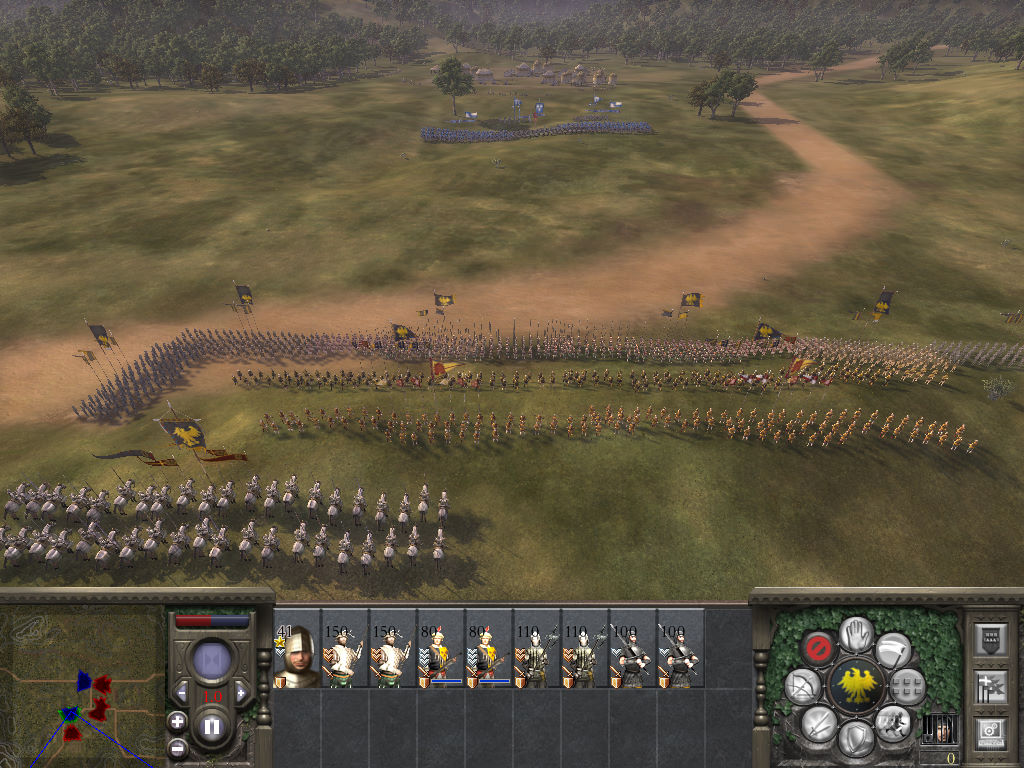Image resolution: width=1024 pixels, height=768 pixels.
Task: Click the open hand command button
Action: pyautogui.click(x=856, y=633)
